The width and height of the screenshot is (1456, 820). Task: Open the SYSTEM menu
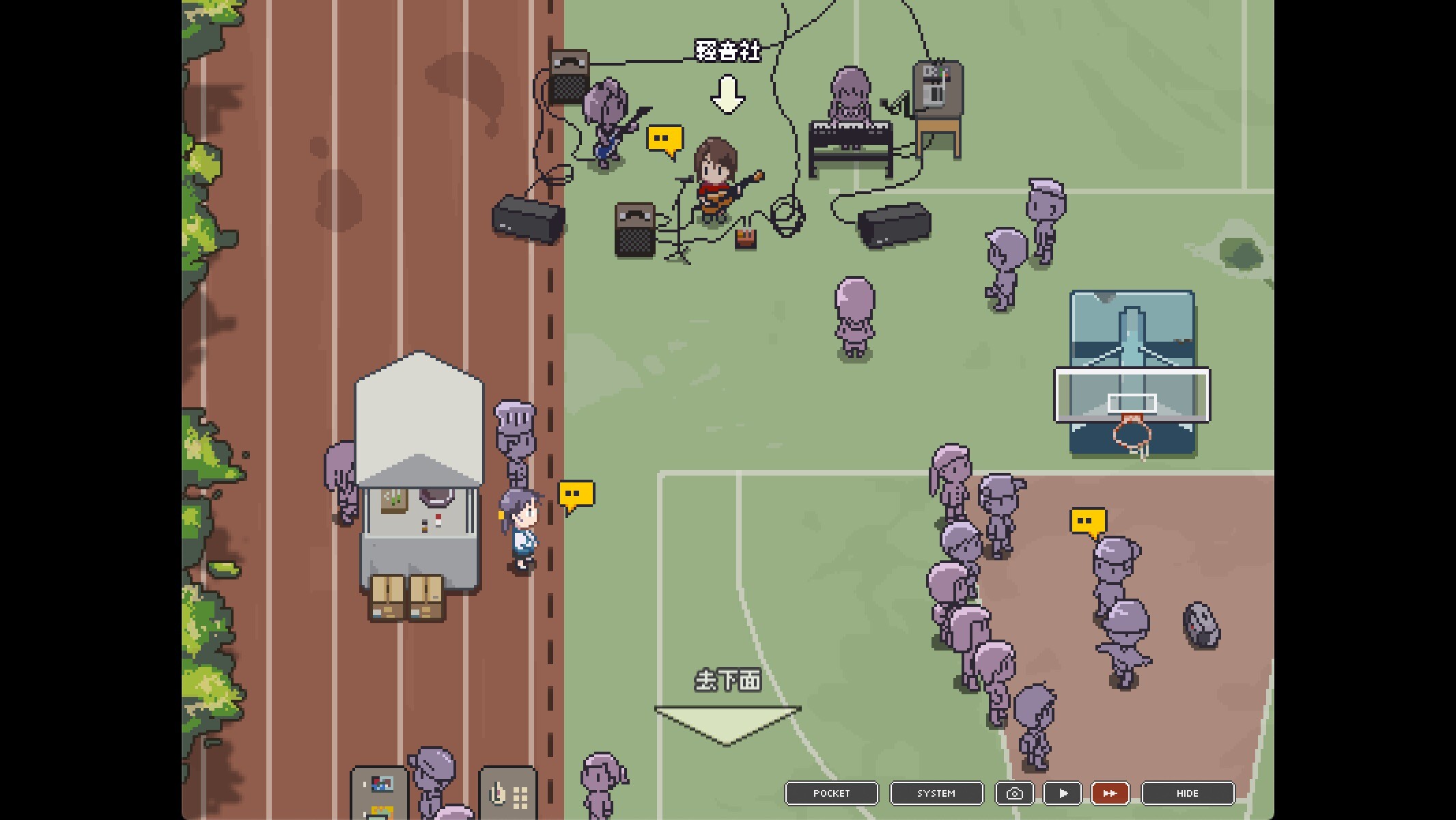936,793
